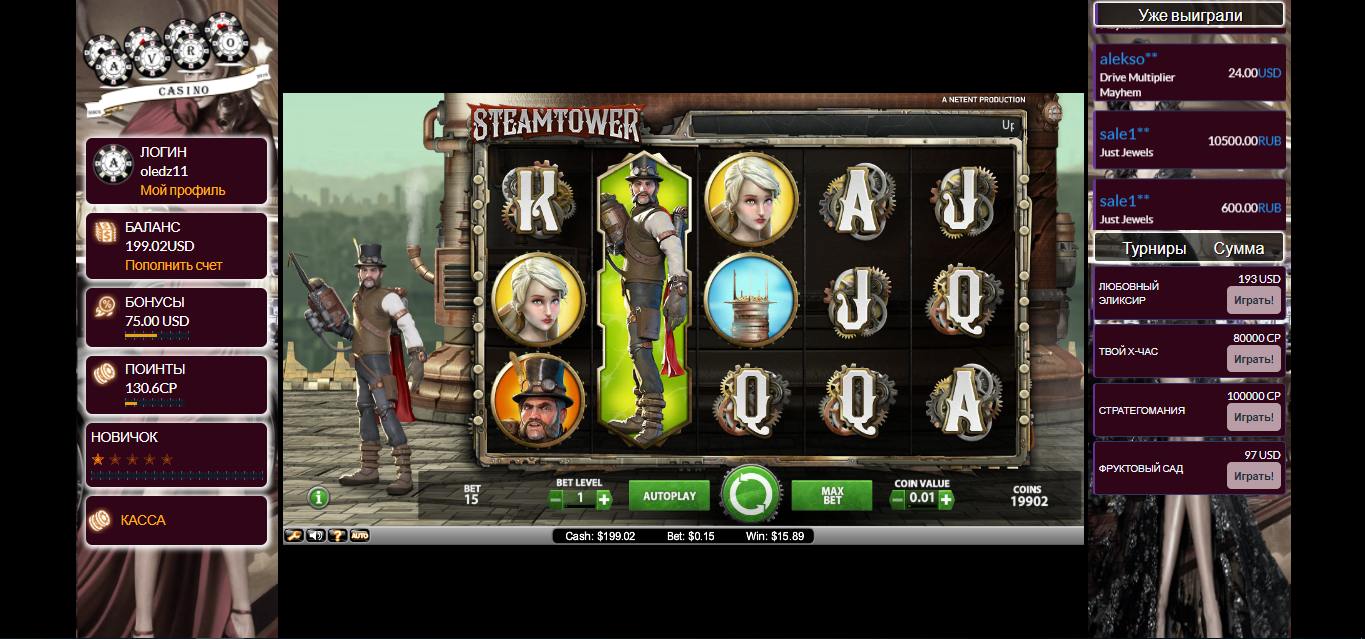Viewport: 1365px width, 639px height.
Task: Raise the coin value with plus
Action: (x=946, y=499)
